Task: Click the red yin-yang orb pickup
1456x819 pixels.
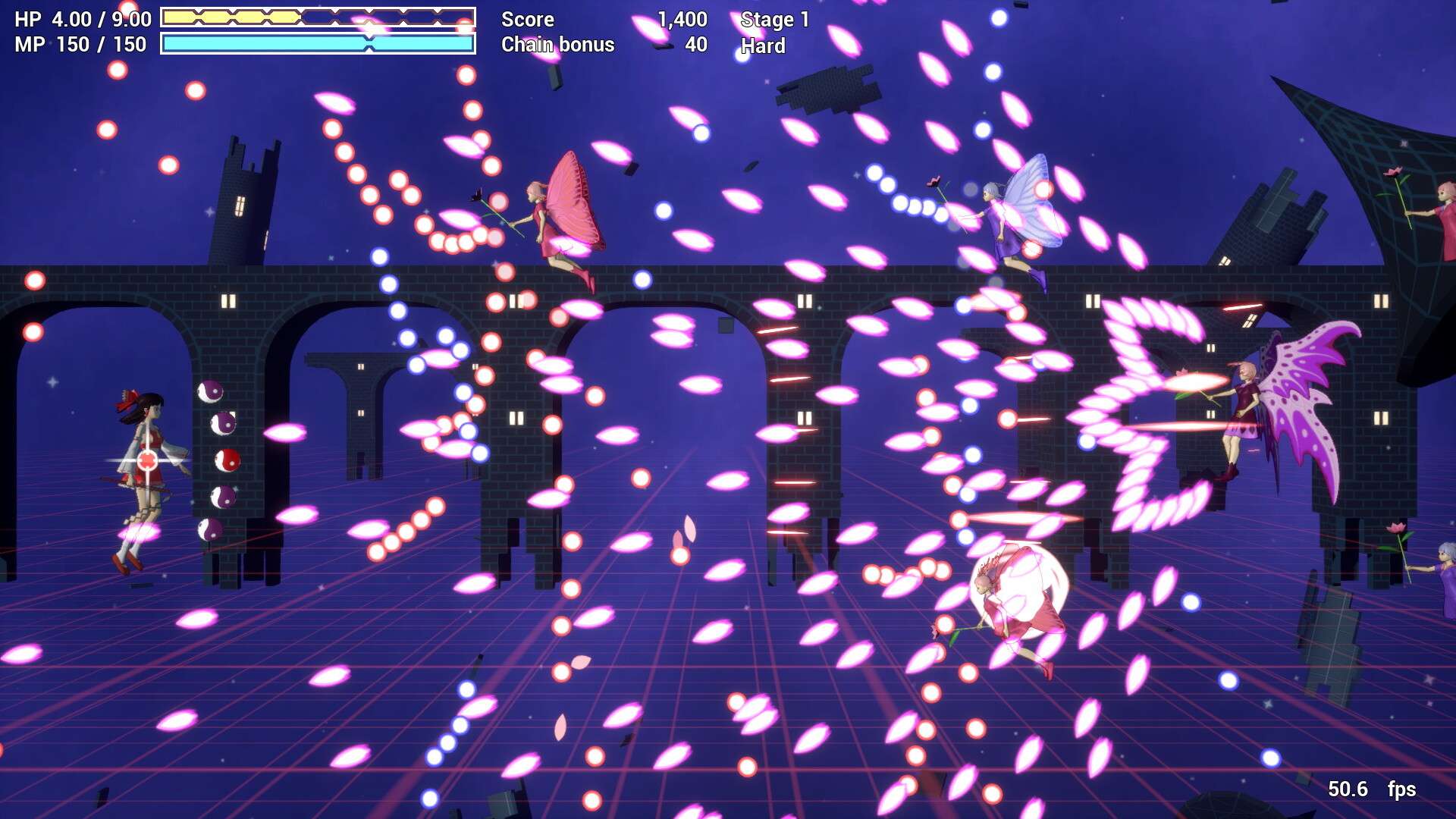Action: point(227,460)
